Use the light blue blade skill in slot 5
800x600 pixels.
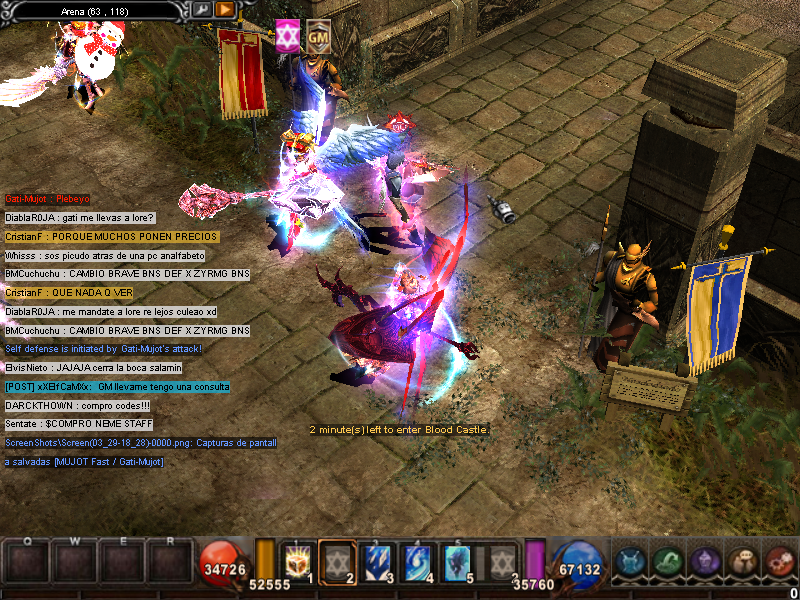coord(459,561)
